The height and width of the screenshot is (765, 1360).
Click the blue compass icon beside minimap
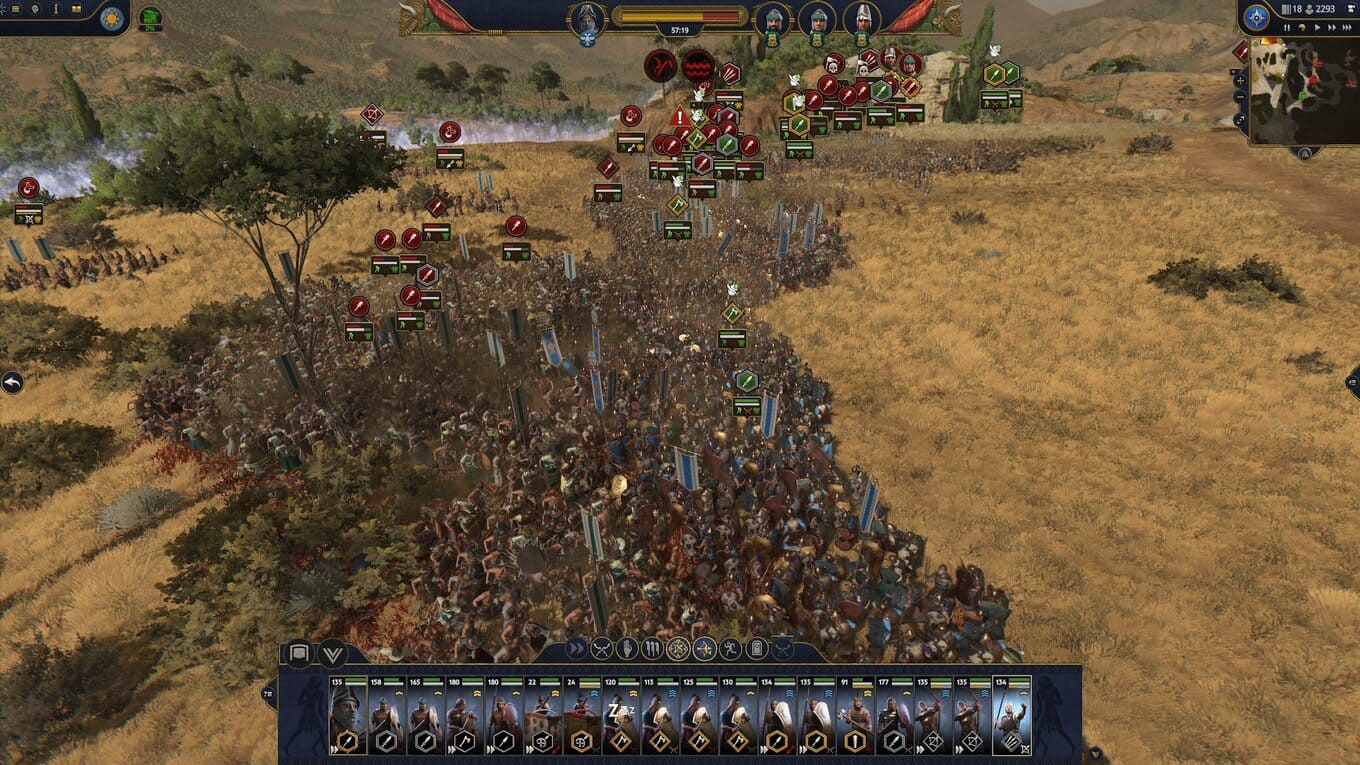coord(1256,17)
